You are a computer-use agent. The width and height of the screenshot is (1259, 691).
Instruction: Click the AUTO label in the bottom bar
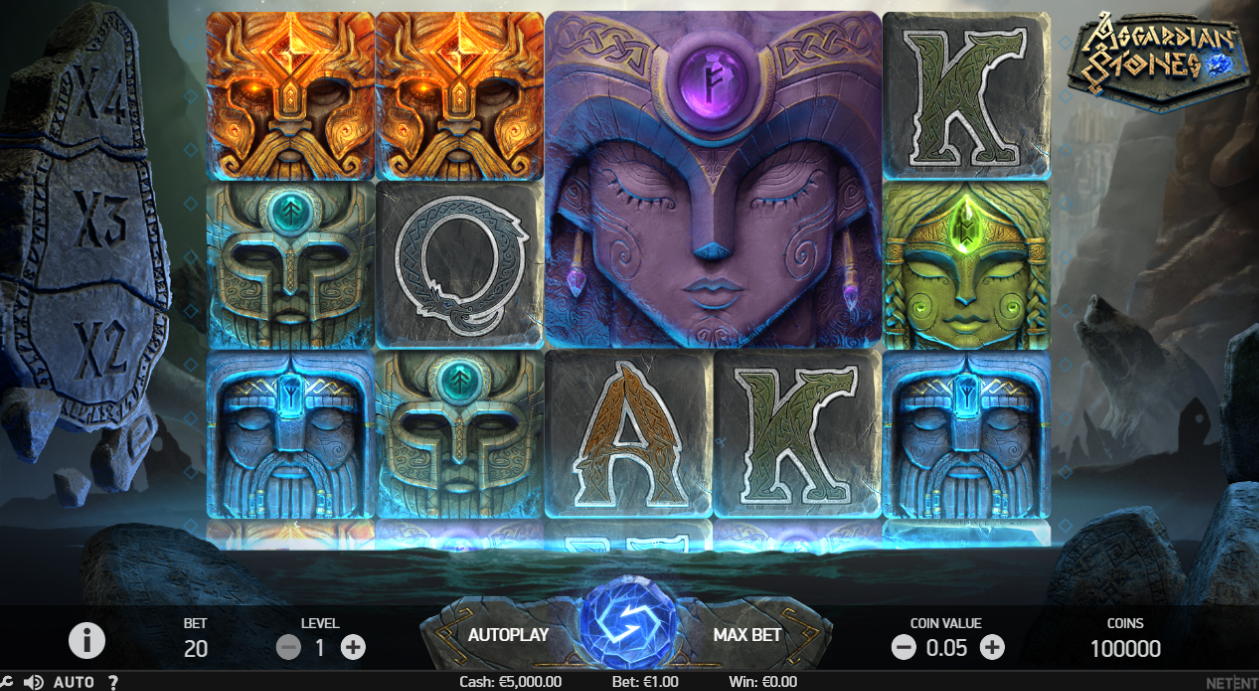(73, 682)
